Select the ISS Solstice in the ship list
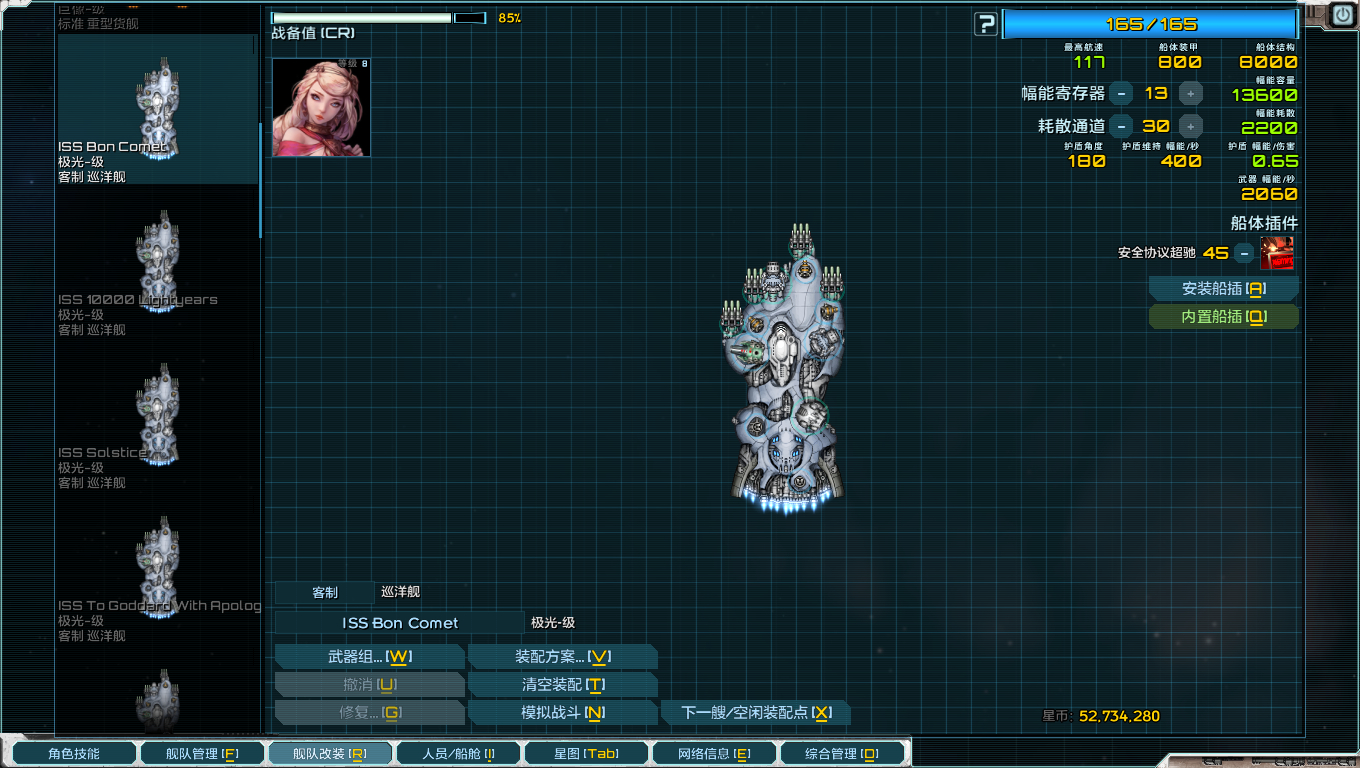1360x768 pixels. pyautogui.click(x=155, y=420)
